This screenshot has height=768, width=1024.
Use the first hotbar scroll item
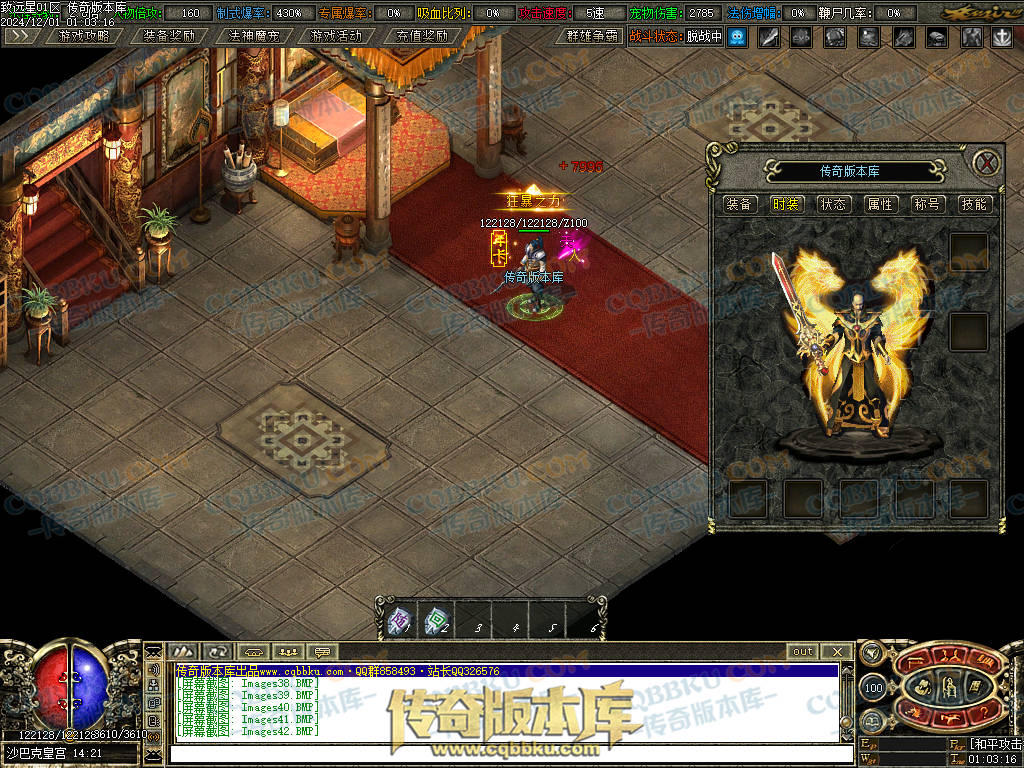[x=397, y=622]
